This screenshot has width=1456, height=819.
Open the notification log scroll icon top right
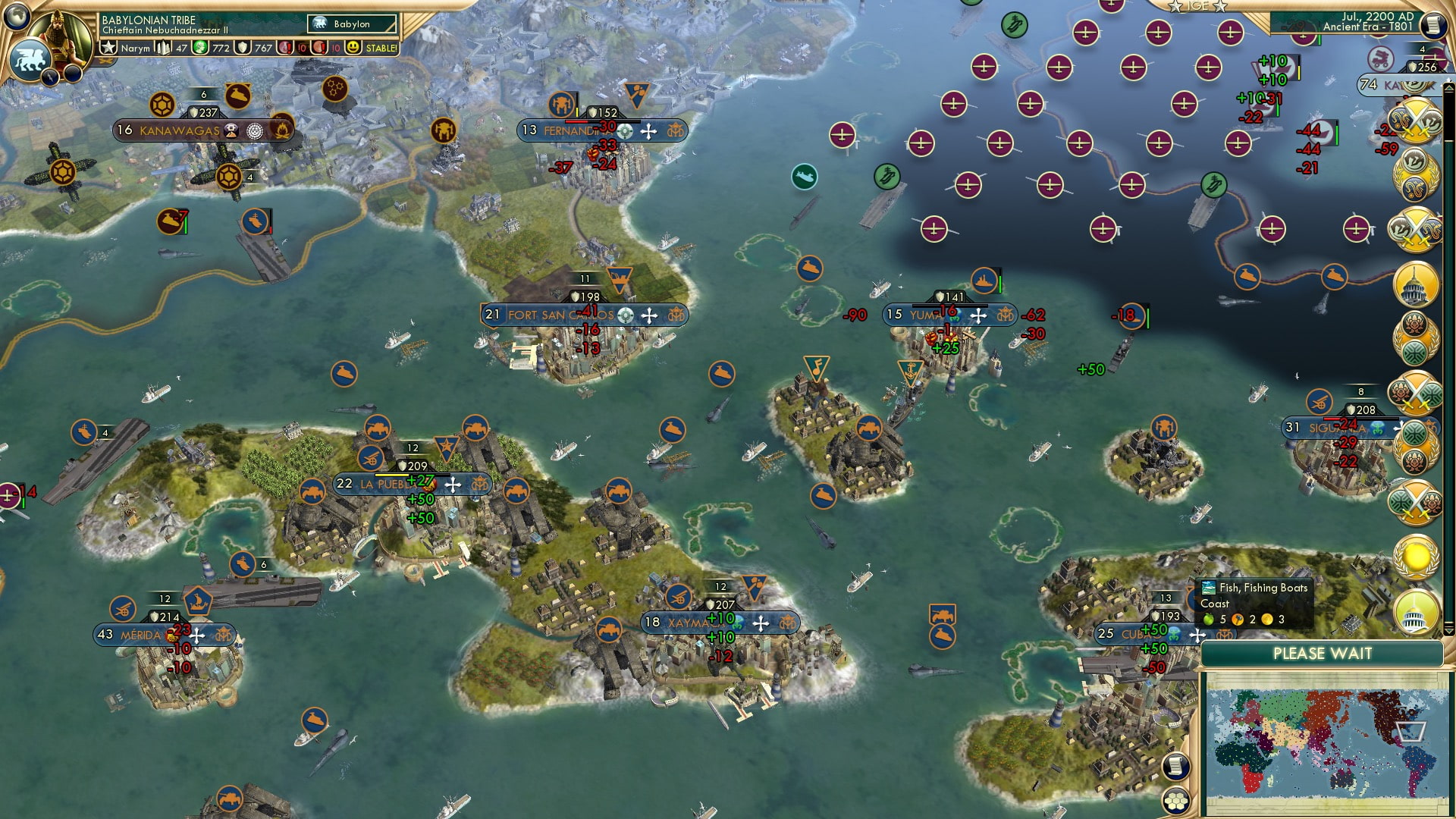pyautogui.click(x=1433, y=23)
